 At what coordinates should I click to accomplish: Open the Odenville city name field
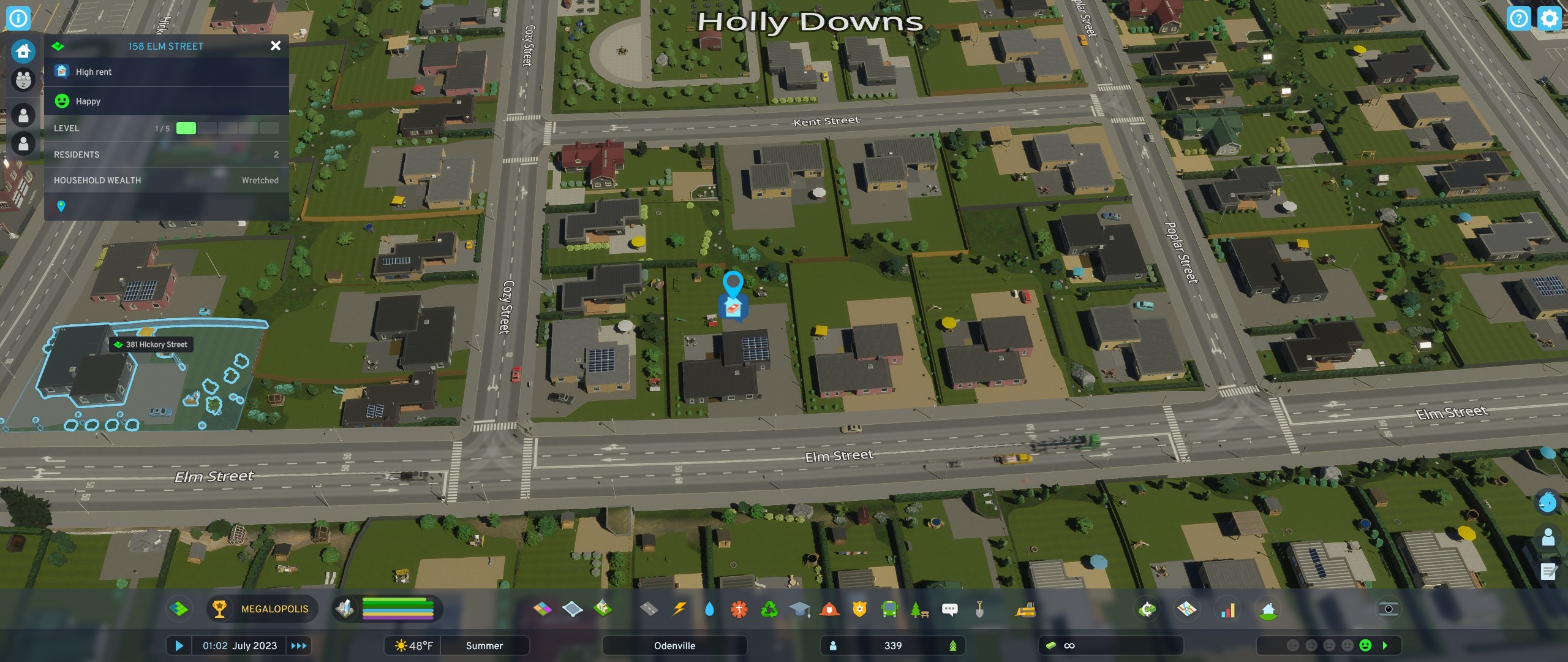pos(674,645)
